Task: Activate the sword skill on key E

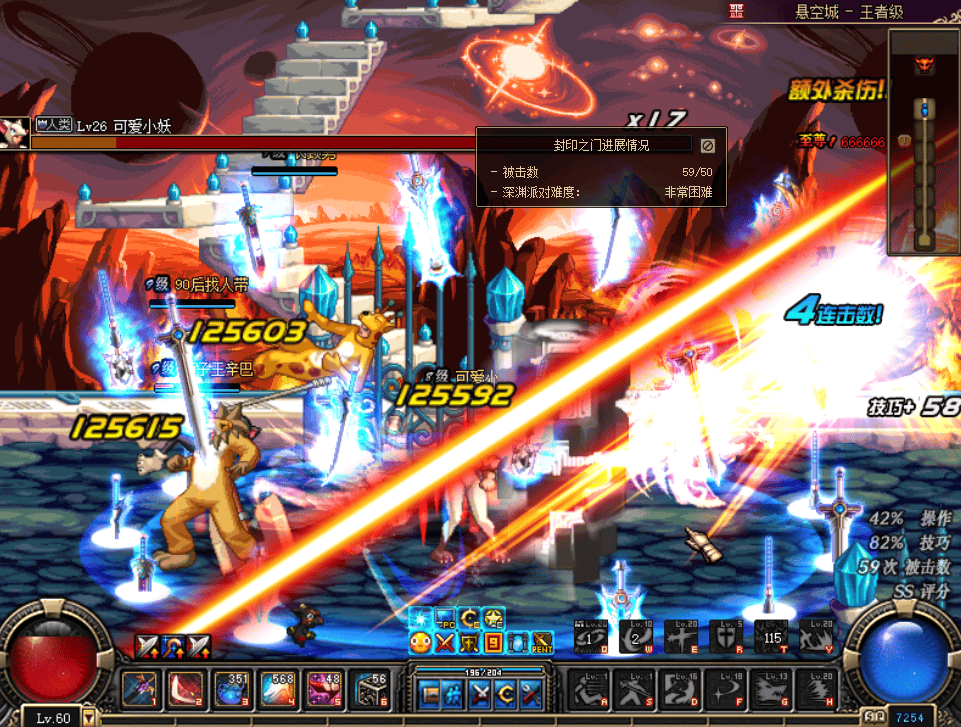Action: click(681, 636)
